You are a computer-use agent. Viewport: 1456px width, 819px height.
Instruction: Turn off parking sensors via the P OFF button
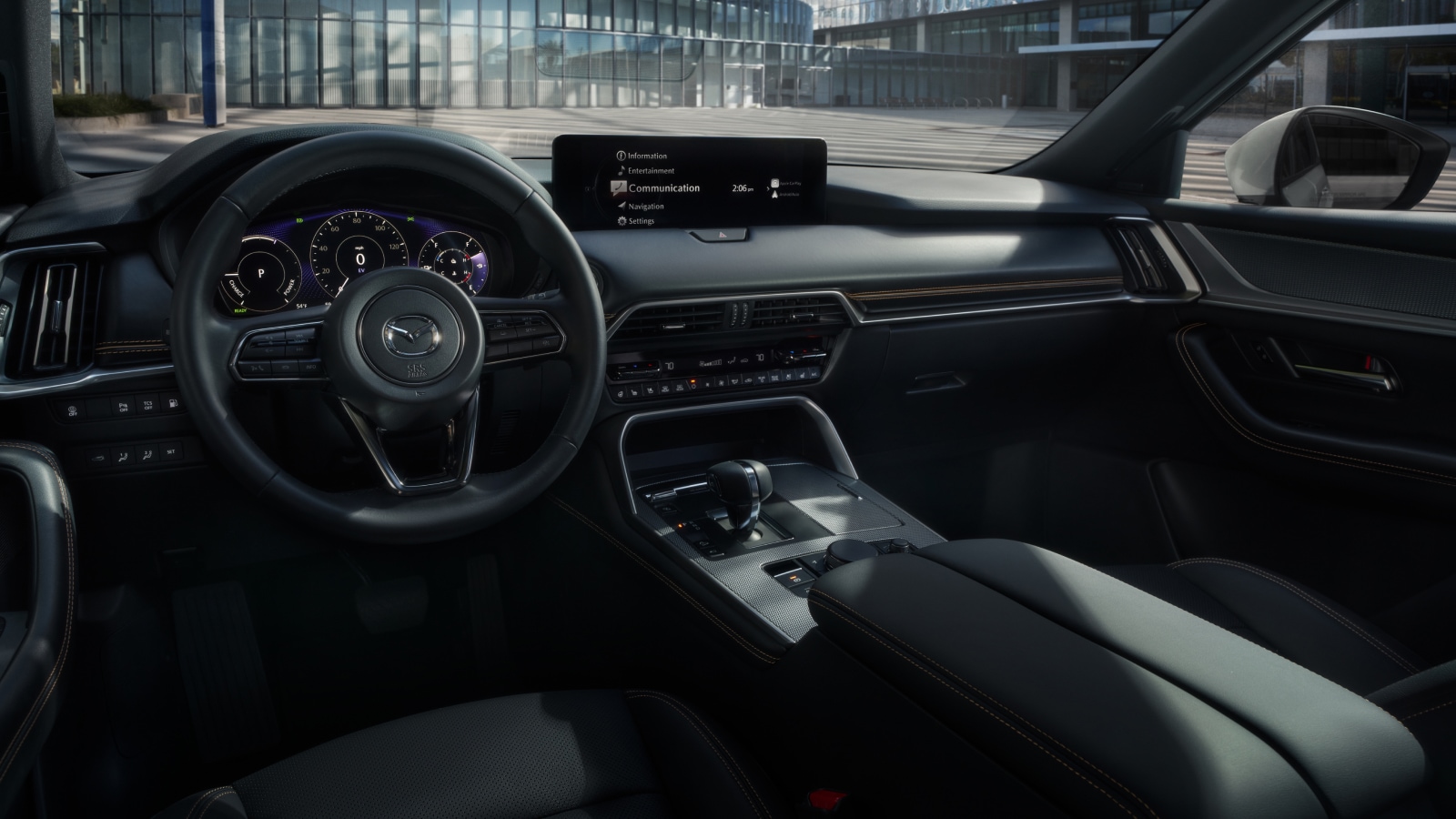tap(123, 407)
